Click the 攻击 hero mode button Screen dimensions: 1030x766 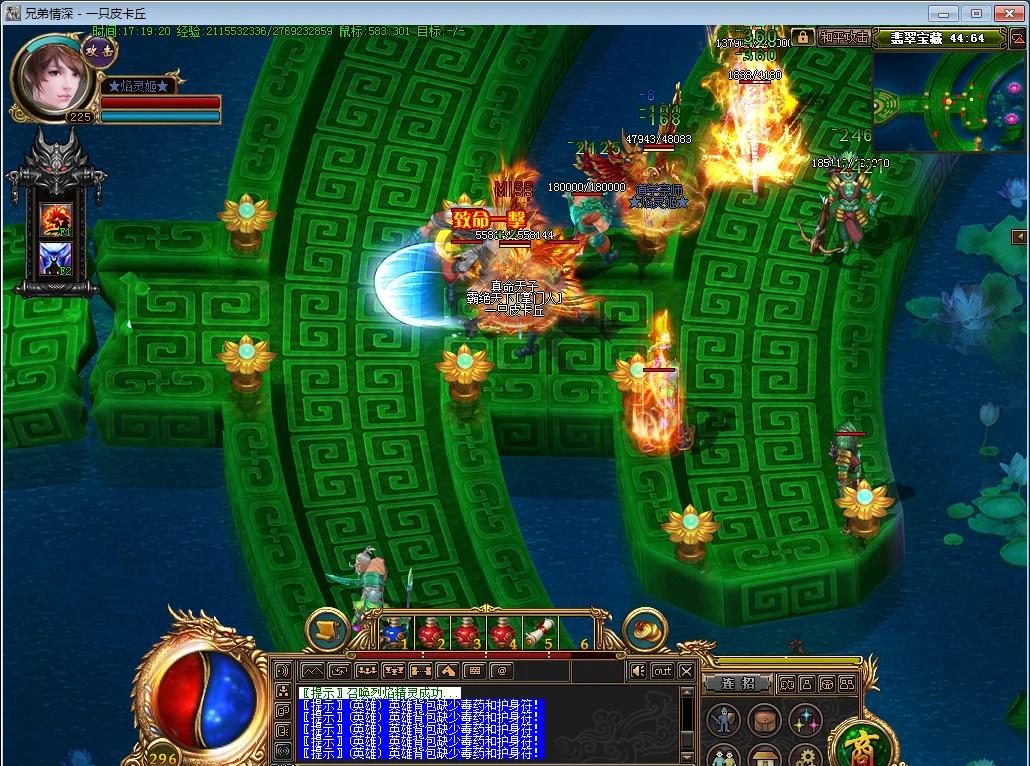click(x=99, y=51)
